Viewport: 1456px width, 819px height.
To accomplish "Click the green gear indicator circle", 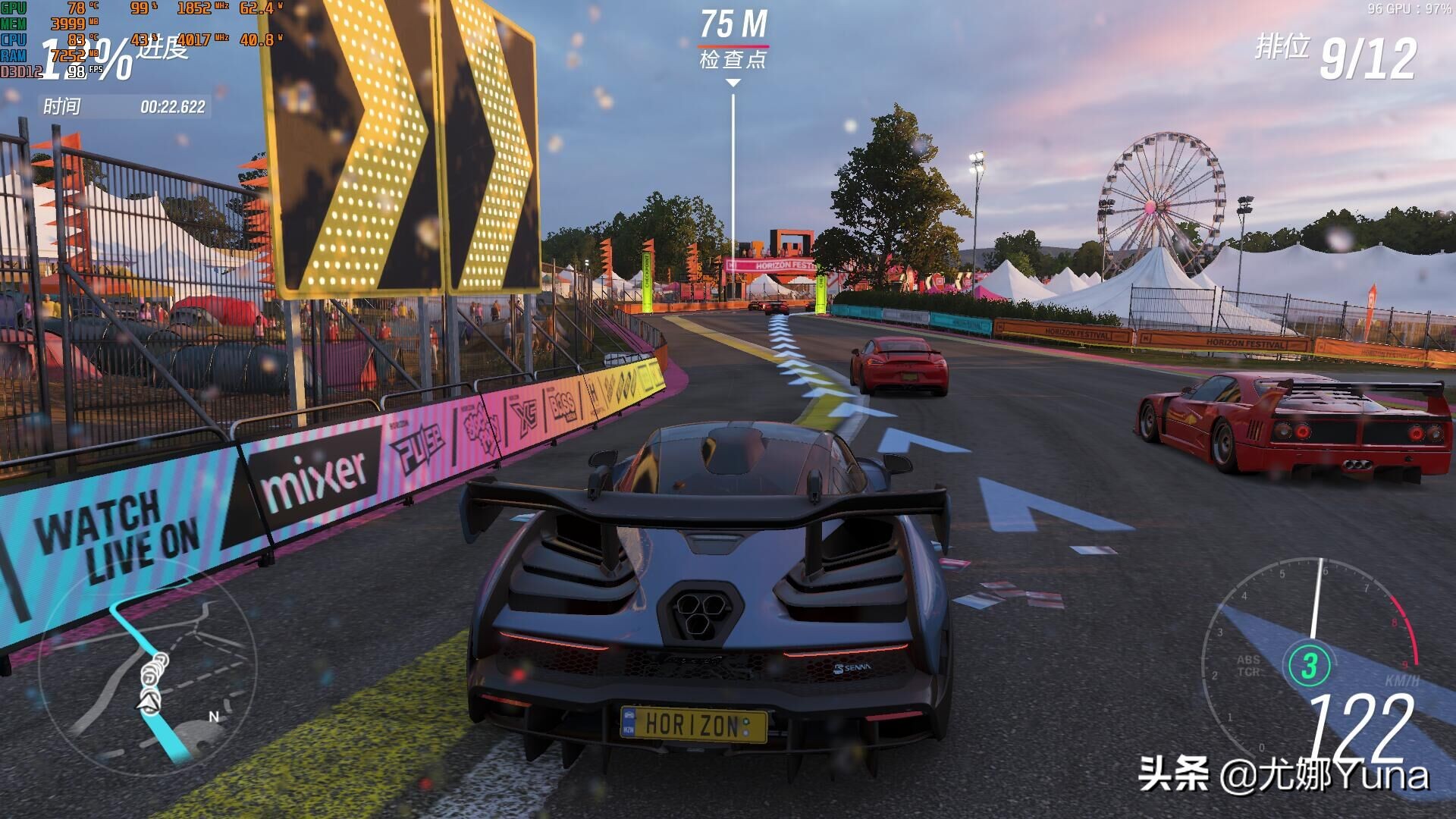I will click(x=1309, y=665).
